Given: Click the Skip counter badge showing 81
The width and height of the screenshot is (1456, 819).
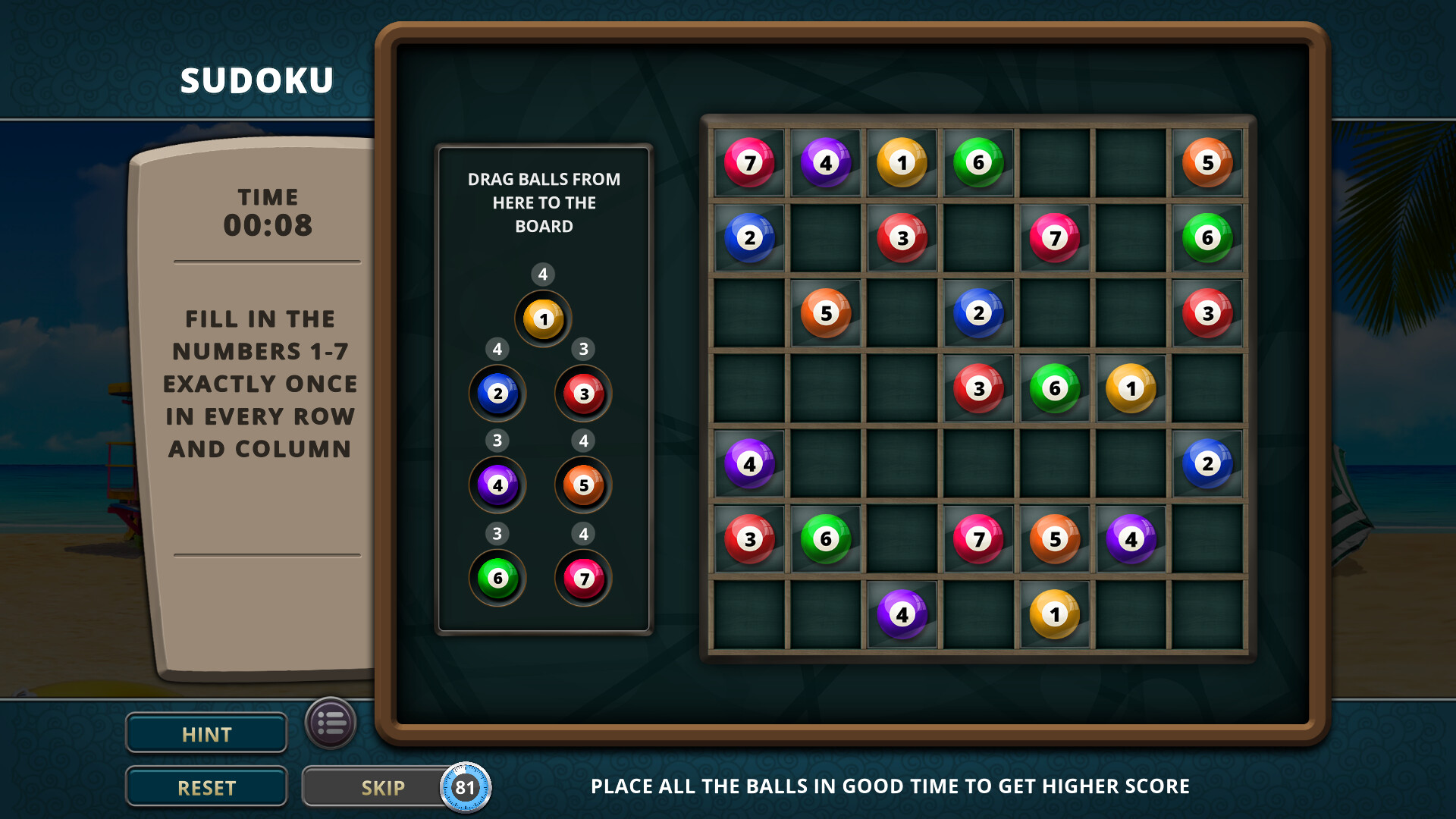Looking at the screenshot, I should [x=466, y=787].
